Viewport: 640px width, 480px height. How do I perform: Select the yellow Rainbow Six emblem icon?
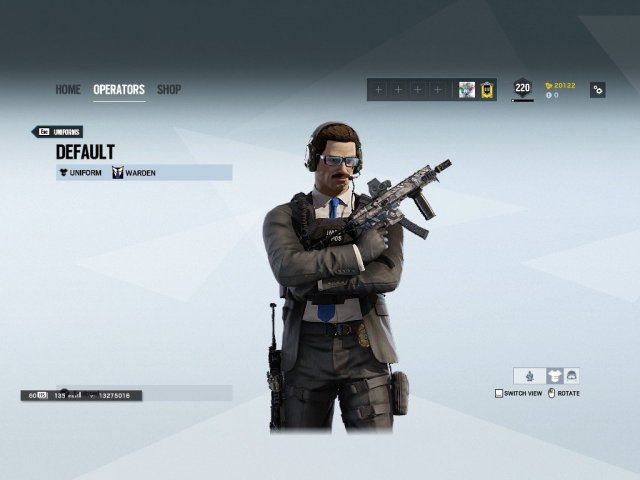click(x=487, y=90)
